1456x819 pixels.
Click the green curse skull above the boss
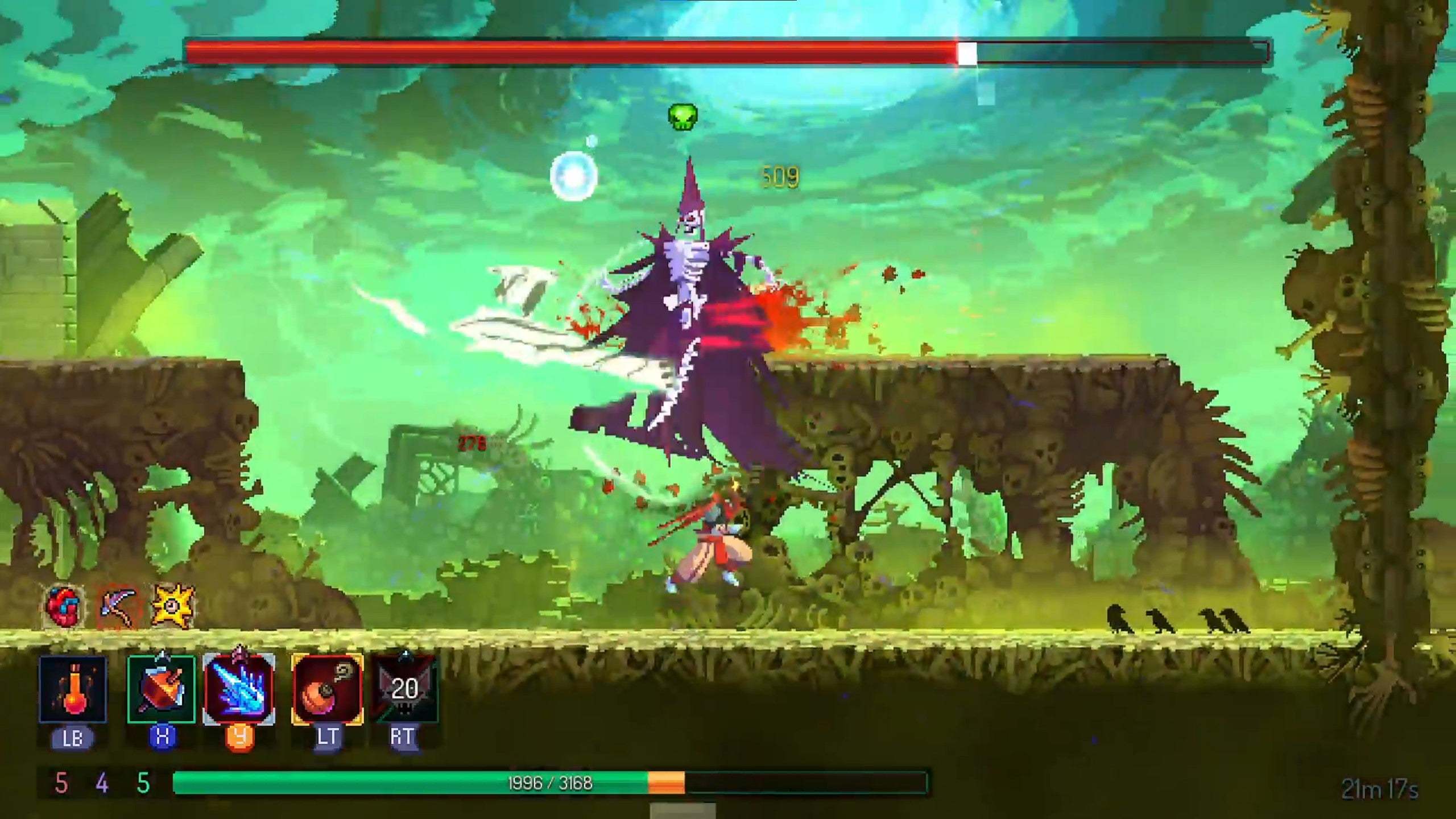click(682, 117)
